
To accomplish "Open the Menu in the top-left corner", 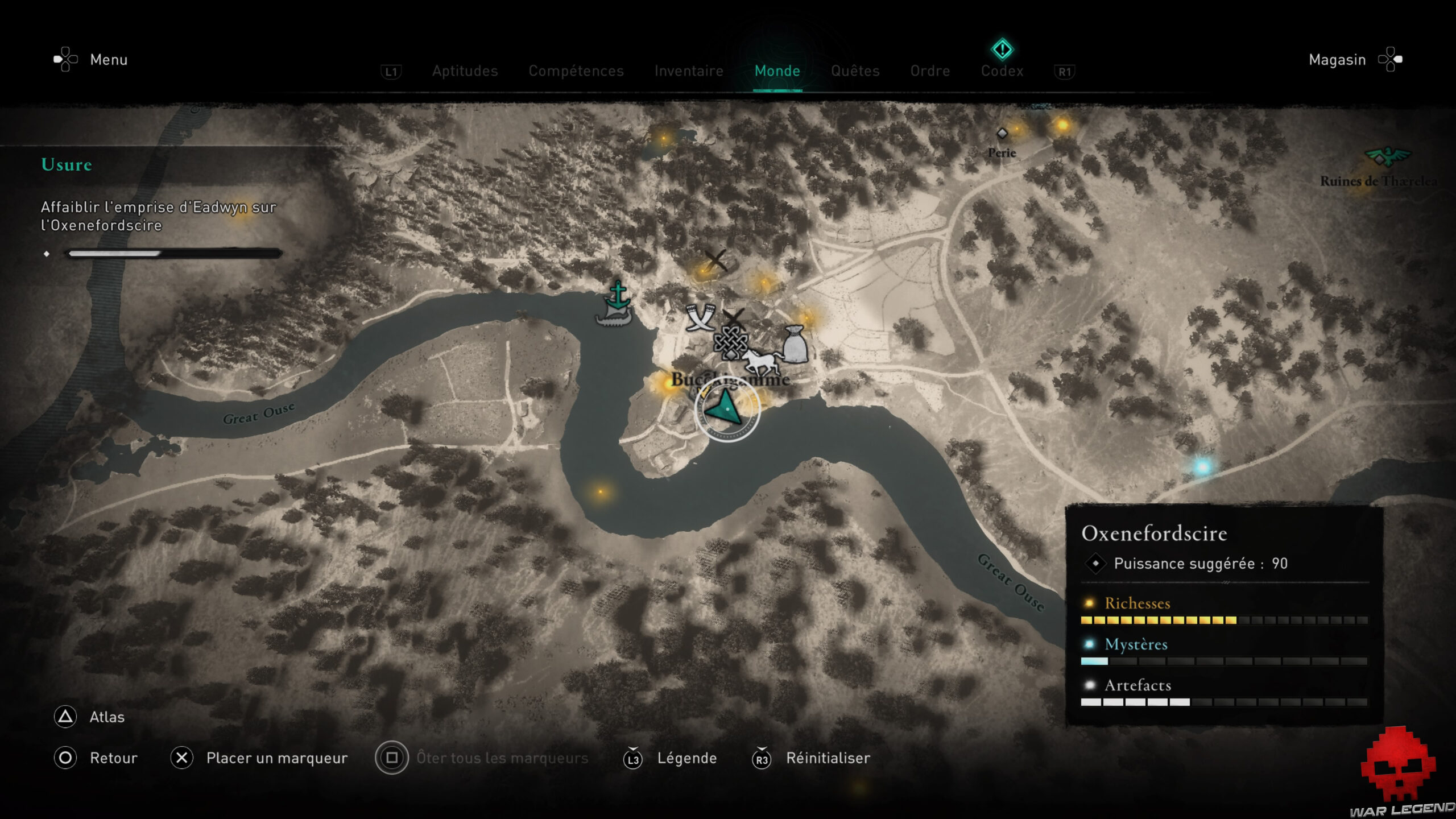I will click(x=108, y=60).
